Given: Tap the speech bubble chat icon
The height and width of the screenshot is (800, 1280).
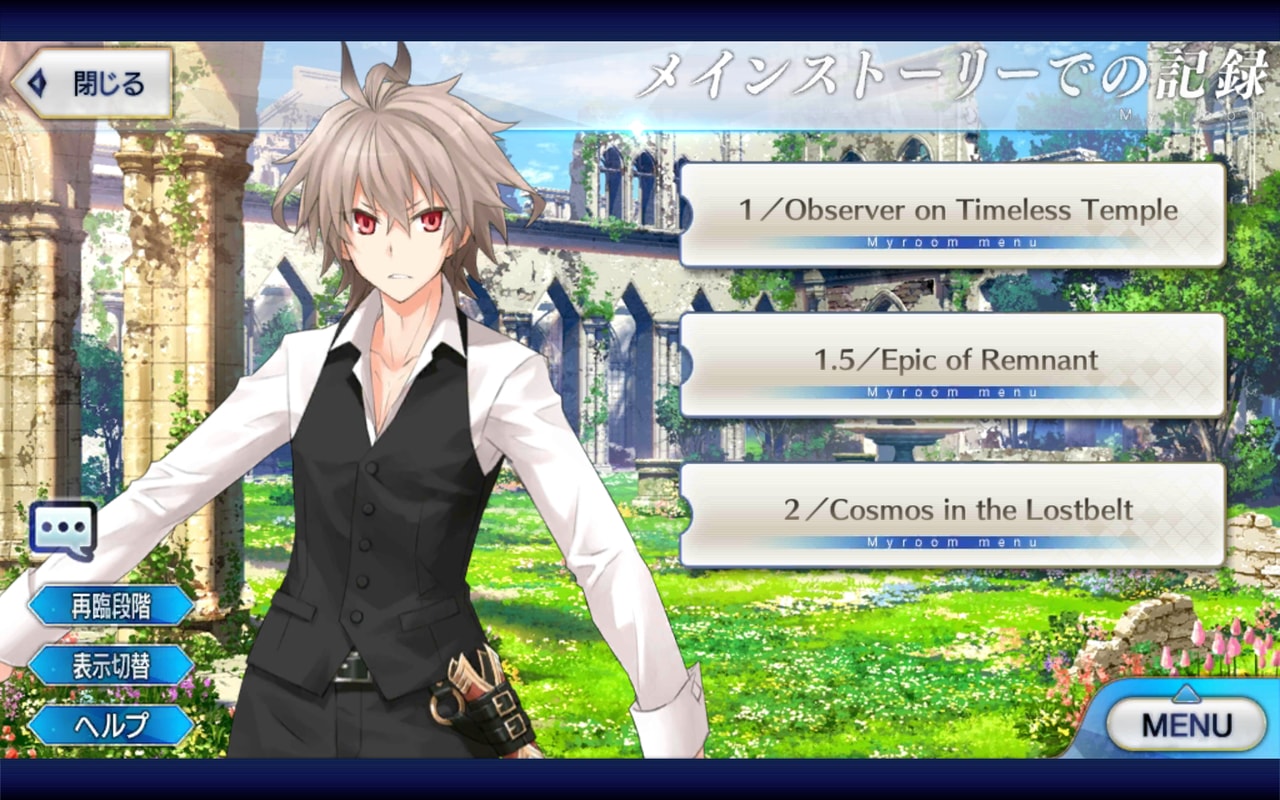Looking at the screenshot, I should [63, 529].
